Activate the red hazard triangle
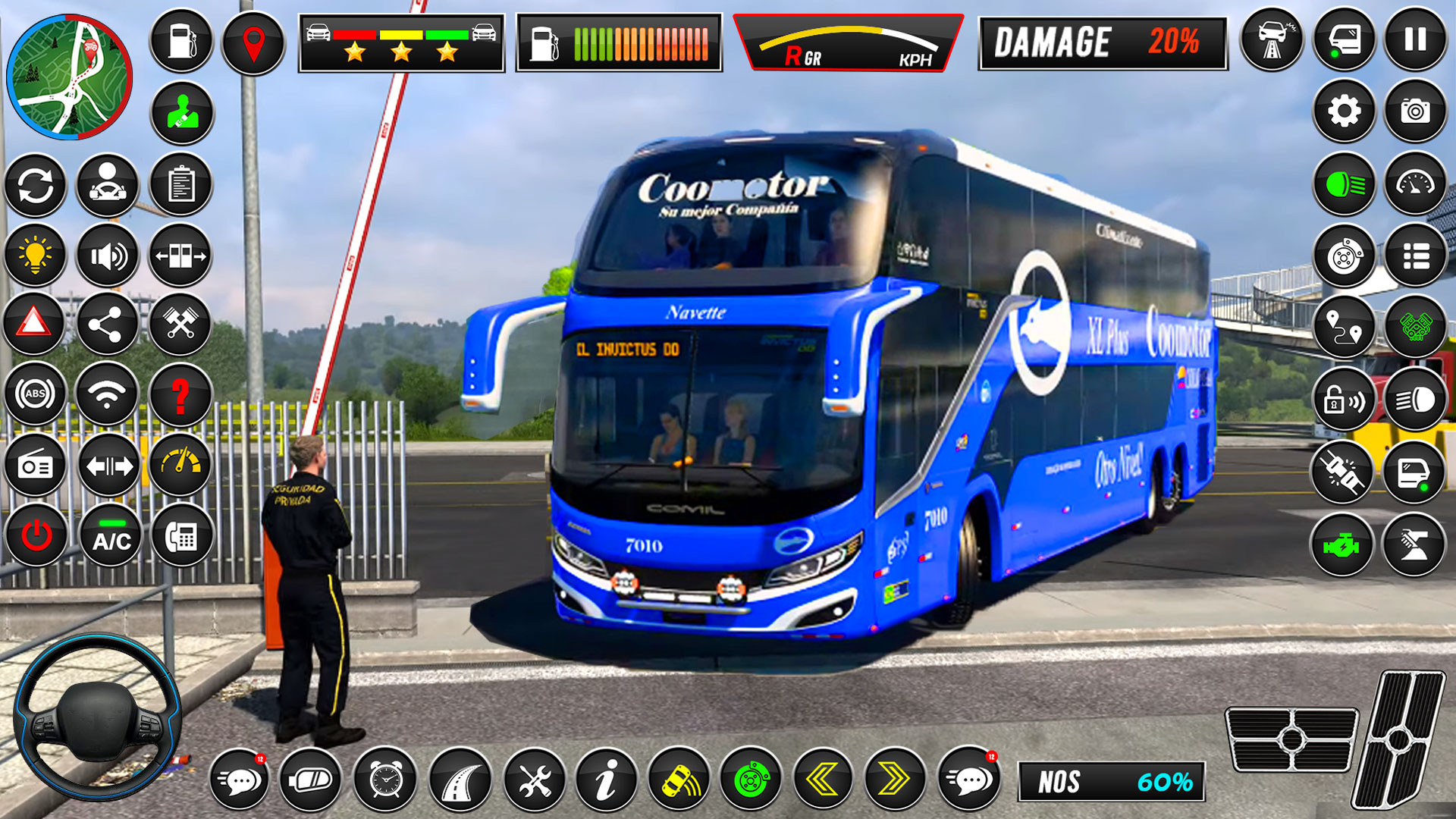This screenshot has height=819, width=1456. click(34, 324)
